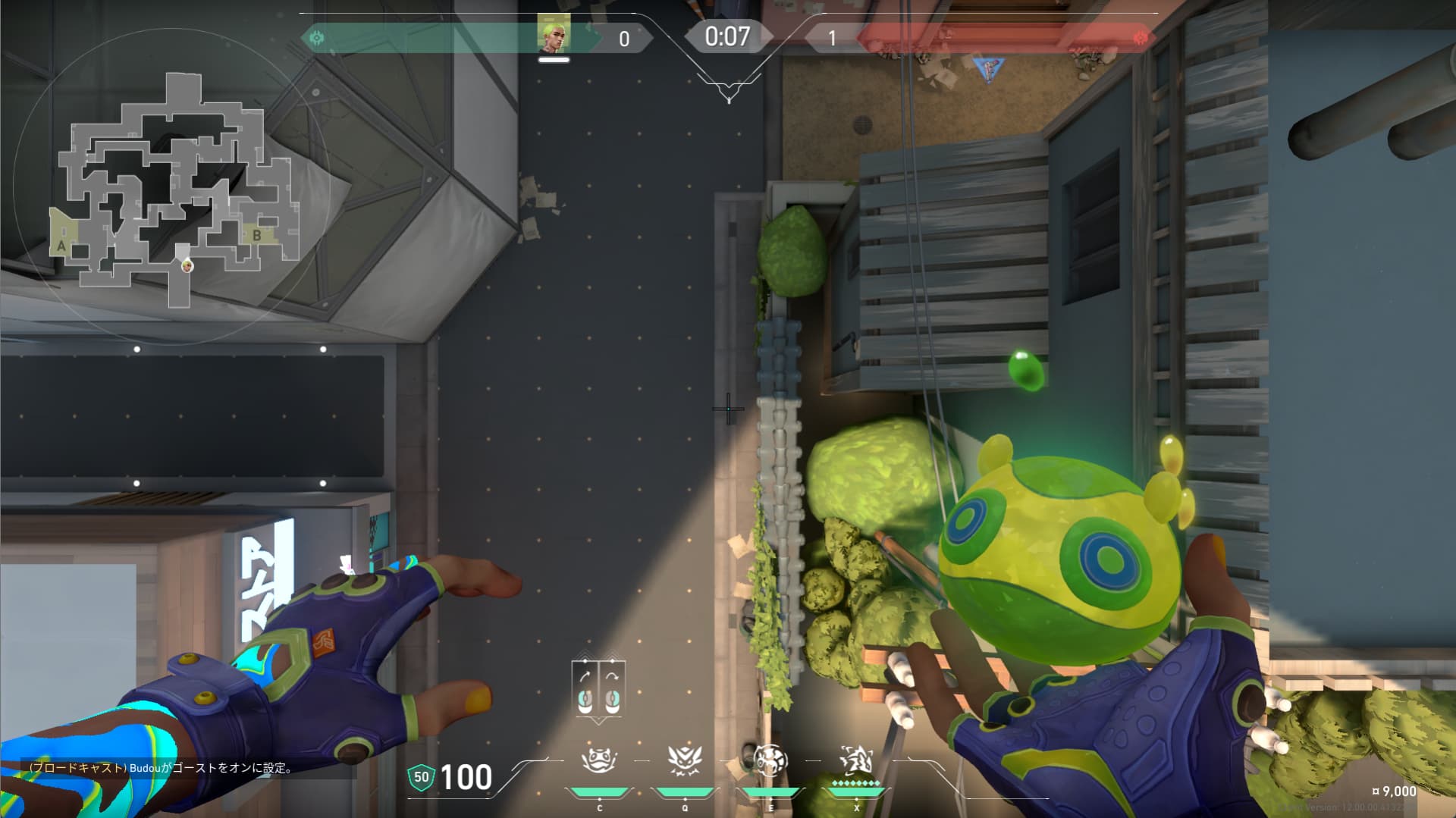Select site B marker on the minimap
The height and width of the screenshot is (818, 1456).
coord(257,235)
